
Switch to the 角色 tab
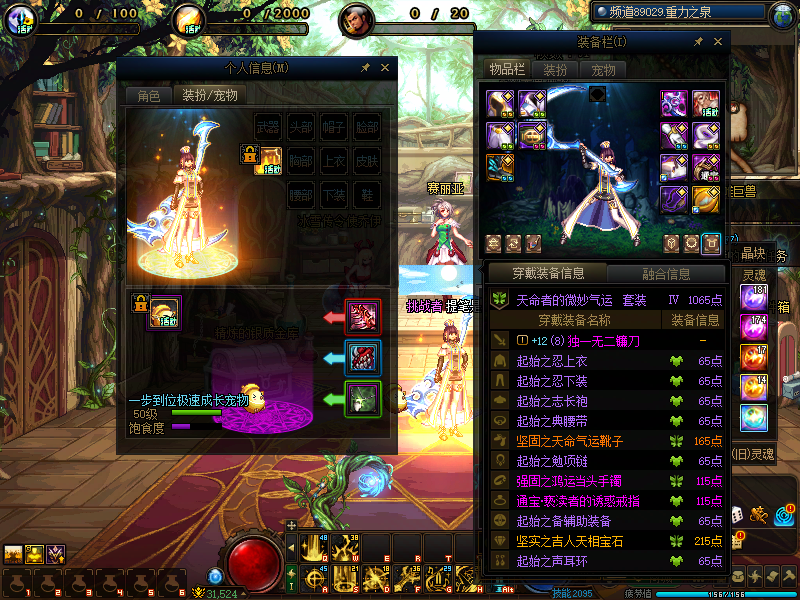tap(148, 96)
